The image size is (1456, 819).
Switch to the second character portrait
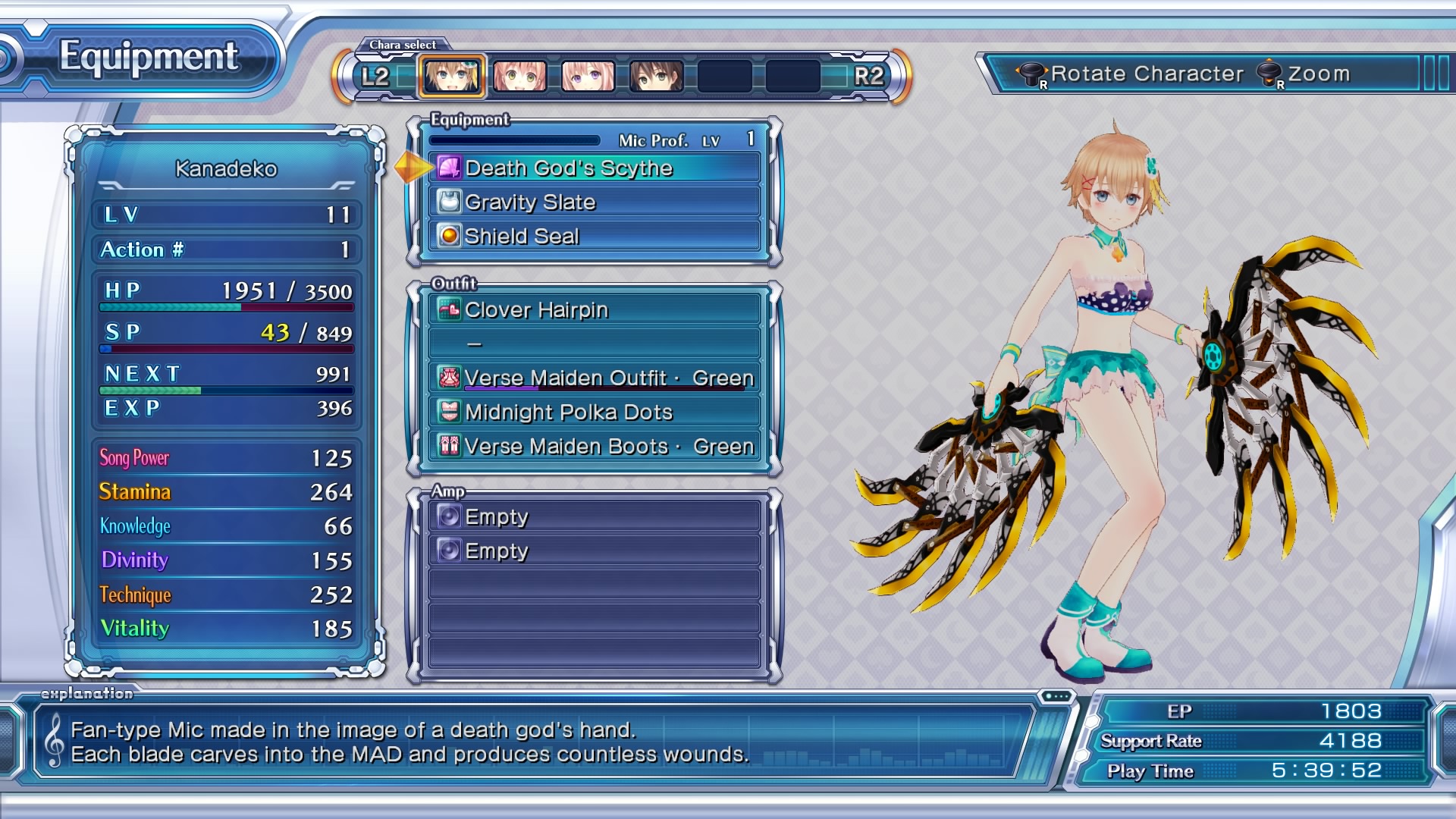click(520, 77)
